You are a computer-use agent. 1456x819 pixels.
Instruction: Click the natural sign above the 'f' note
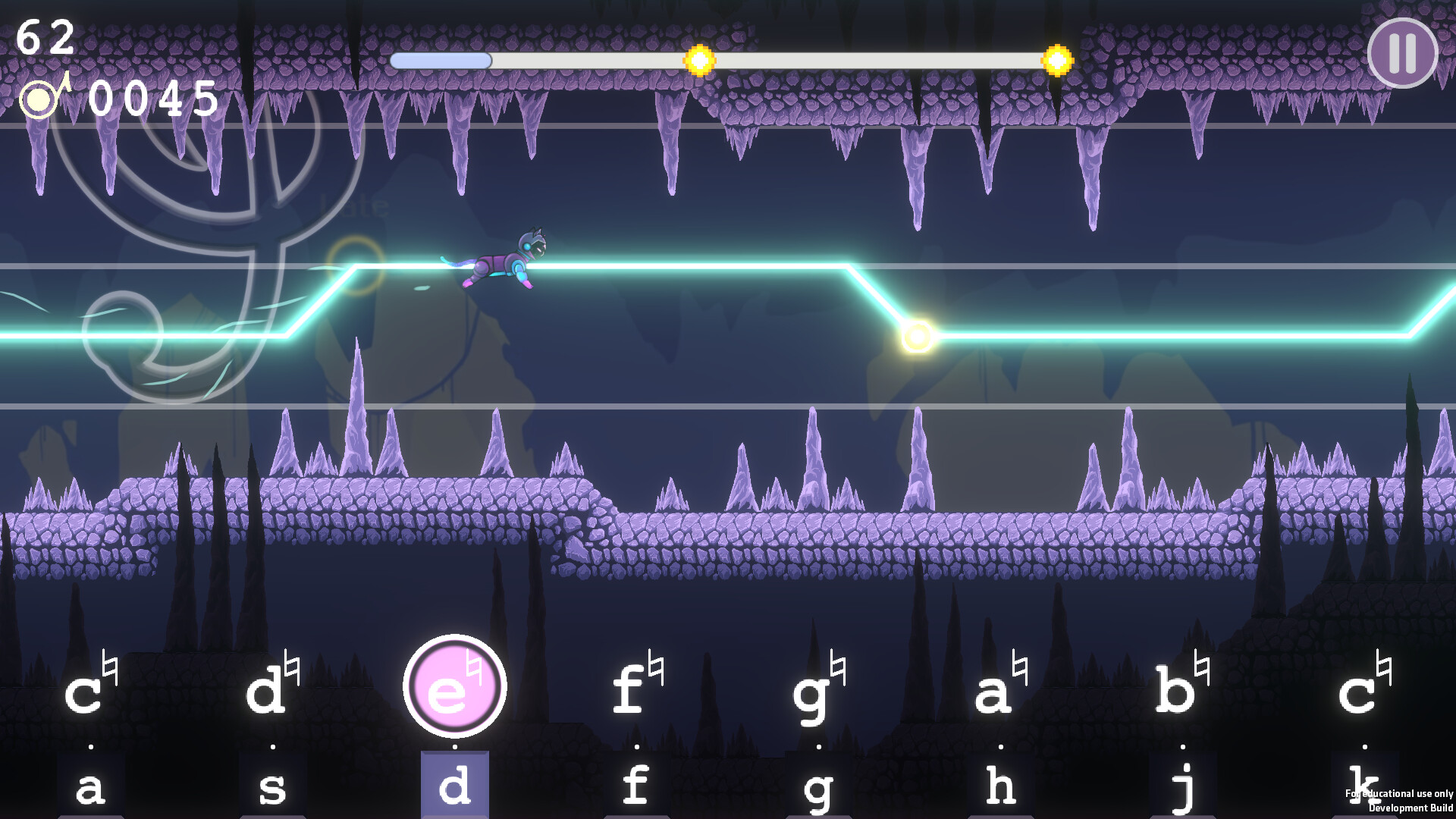[x=655, y=667]
